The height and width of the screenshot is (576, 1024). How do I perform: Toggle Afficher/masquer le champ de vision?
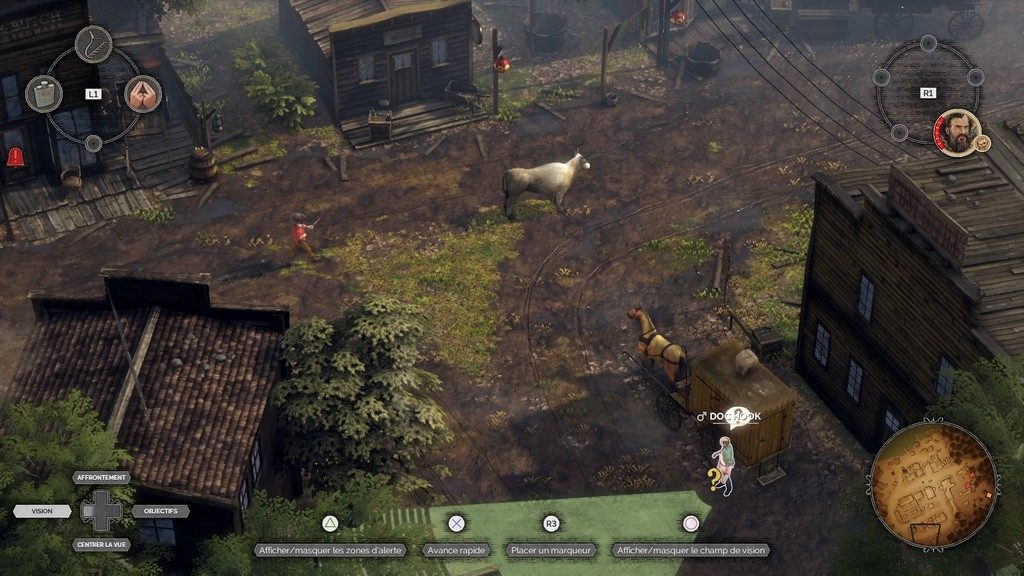[x=690, y=550]
